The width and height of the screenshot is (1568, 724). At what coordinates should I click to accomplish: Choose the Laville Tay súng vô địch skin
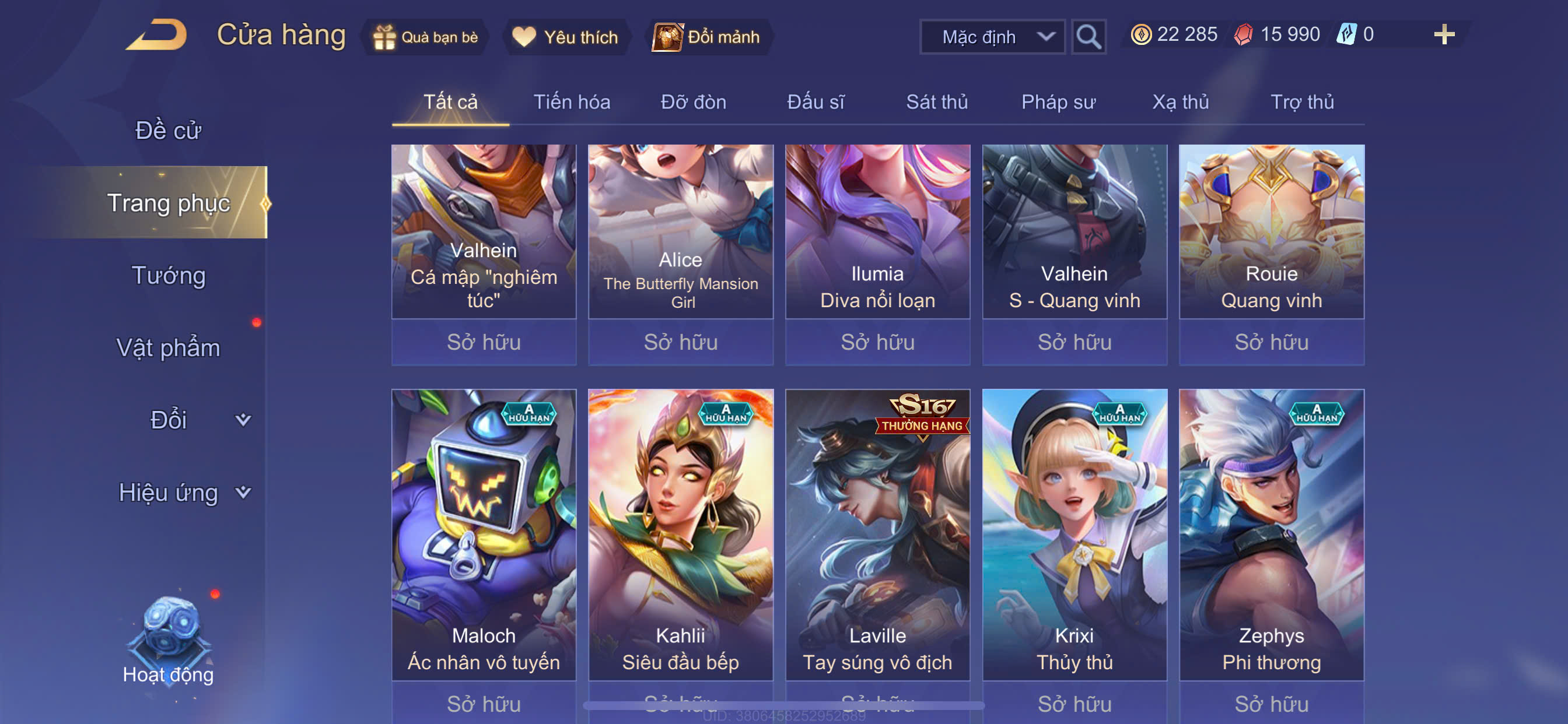pyautogui.click(x=877, y=535)
